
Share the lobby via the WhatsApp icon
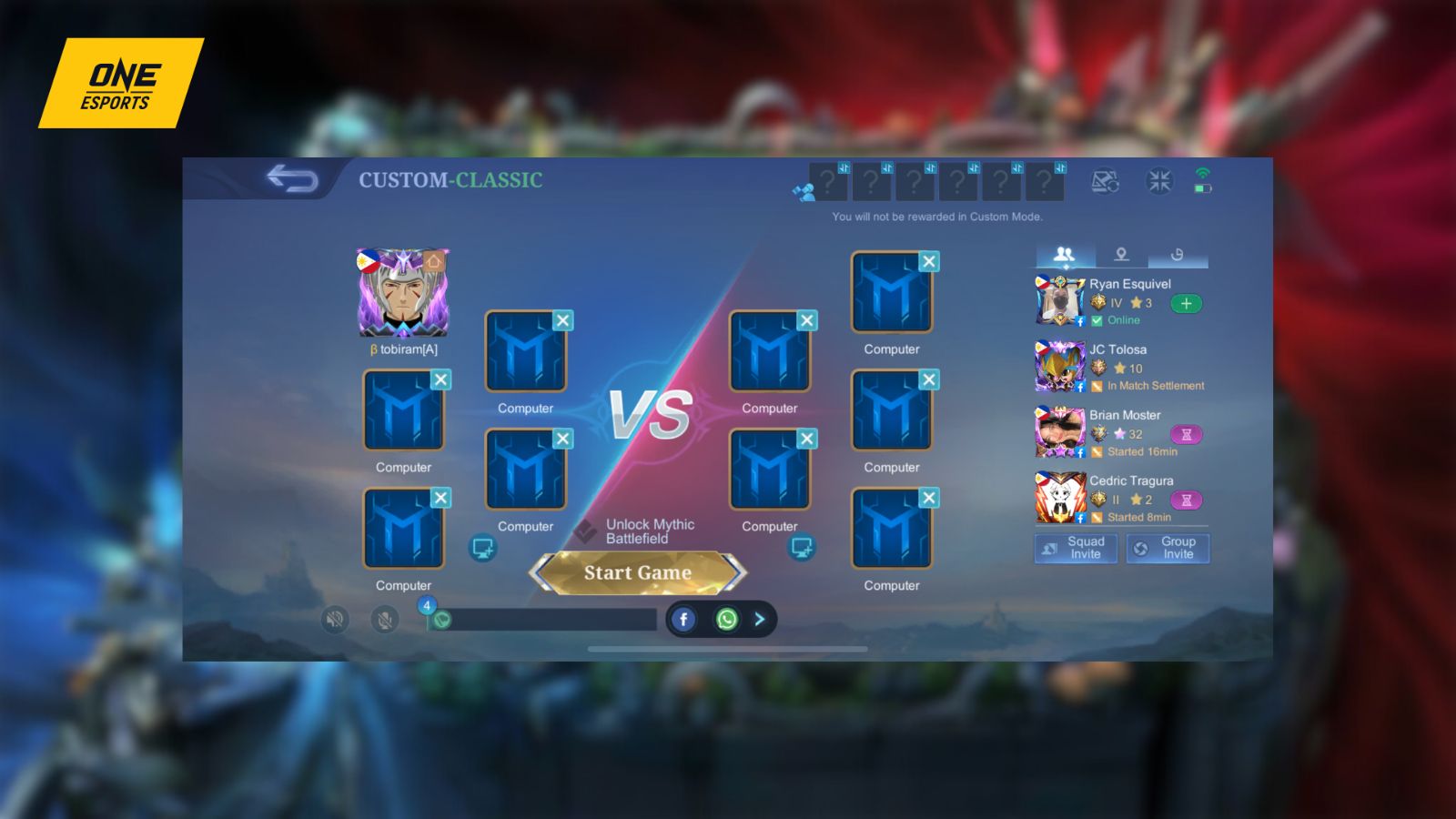point(727,619)
